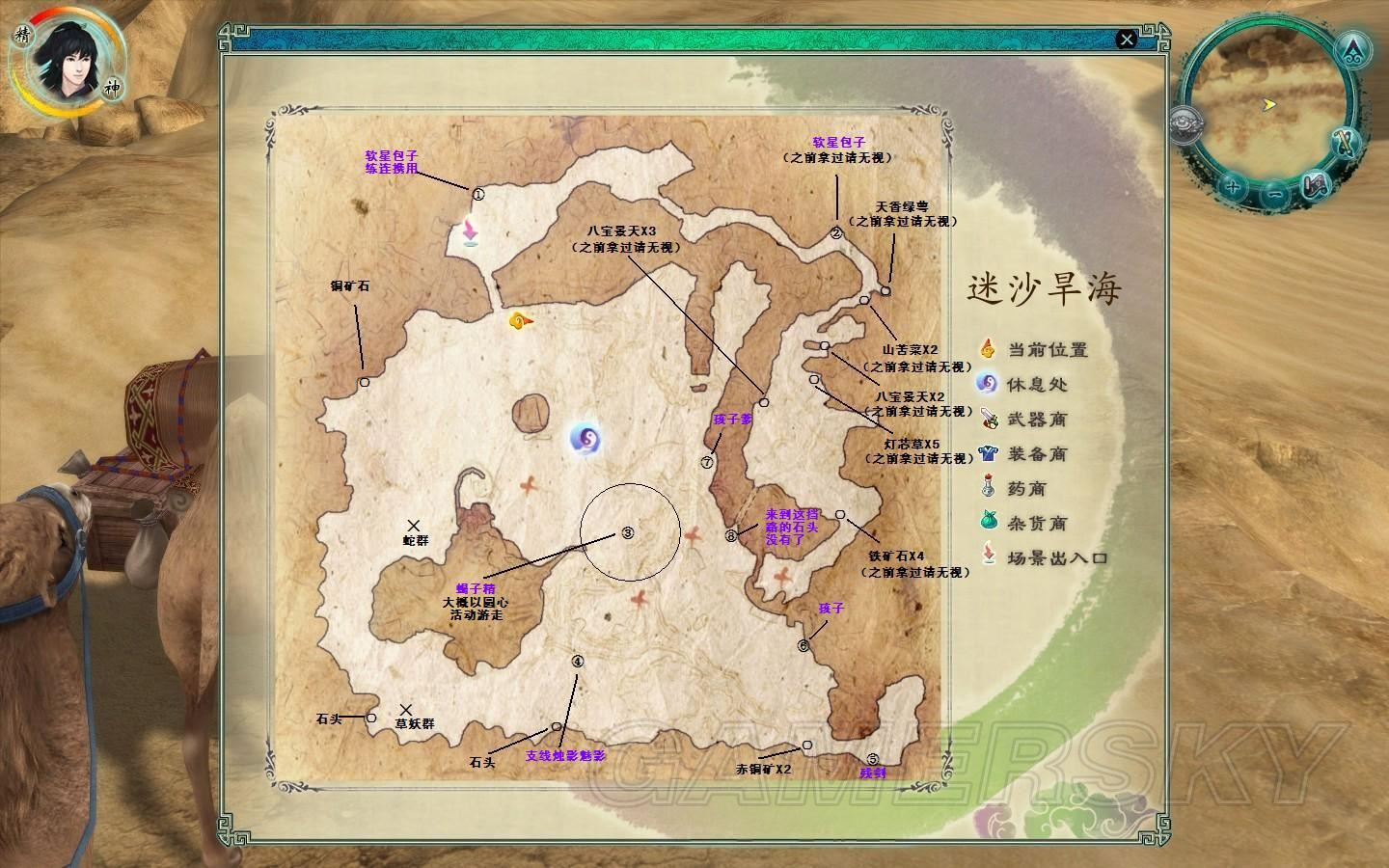Click the current position marker on map
This screenshot has width=1389, height=868.
521,321
